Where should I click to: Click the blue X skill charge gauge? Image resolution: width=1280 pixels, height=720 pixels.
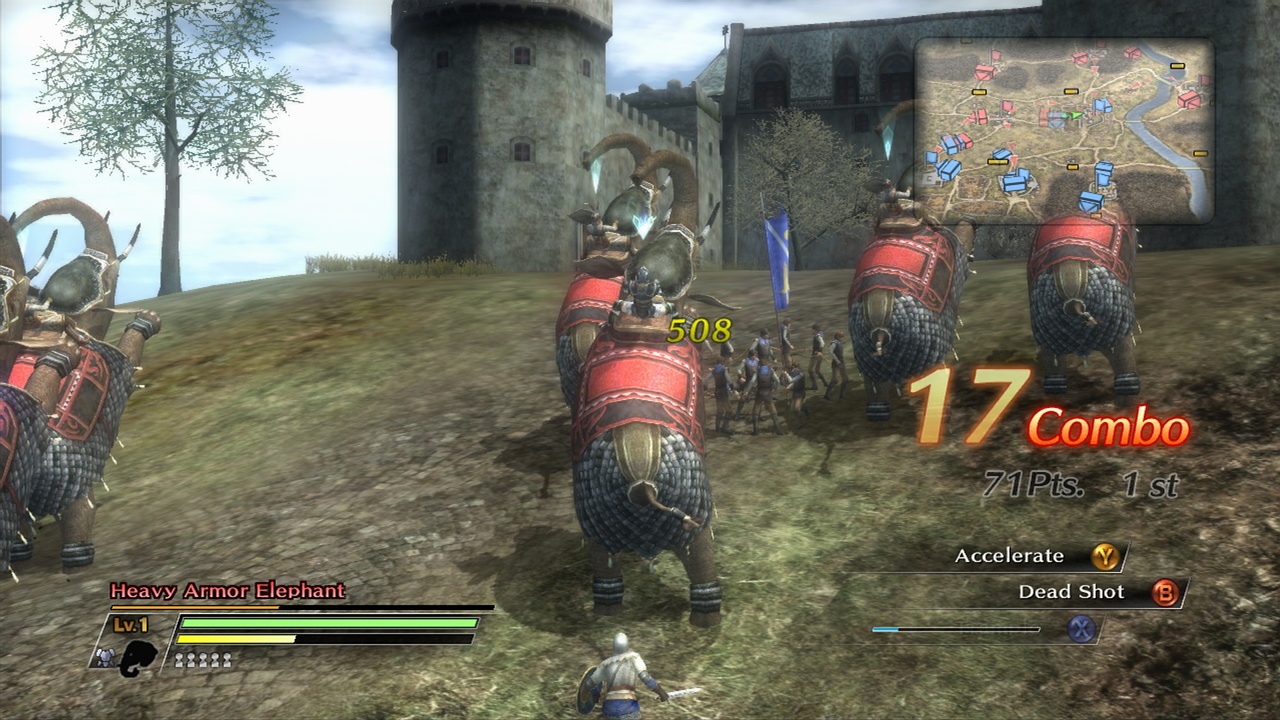click(x=955, y=629)
